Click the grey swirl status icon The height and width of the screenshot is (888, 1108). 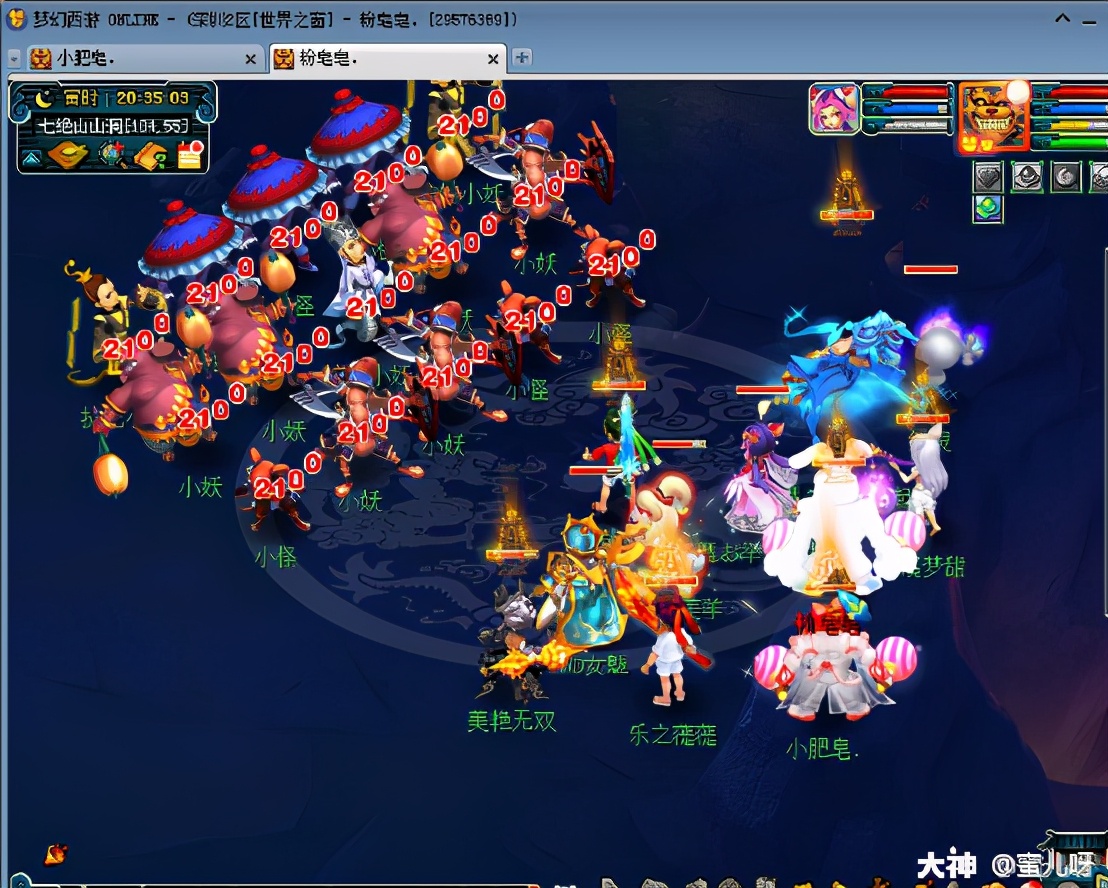click(1066, 177)
